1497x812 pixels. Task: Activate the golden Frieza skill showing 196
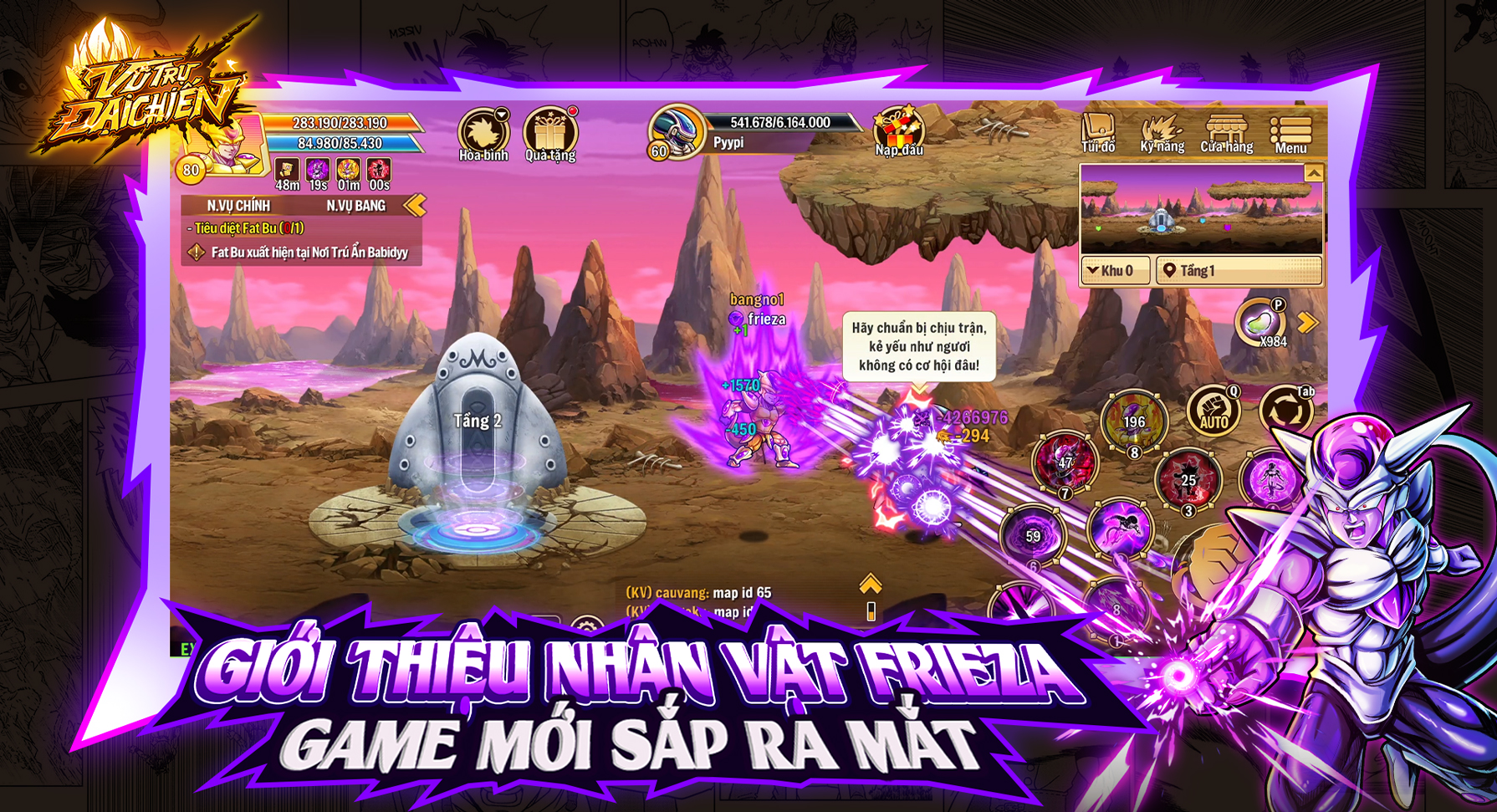click(x=1133, y=421)
